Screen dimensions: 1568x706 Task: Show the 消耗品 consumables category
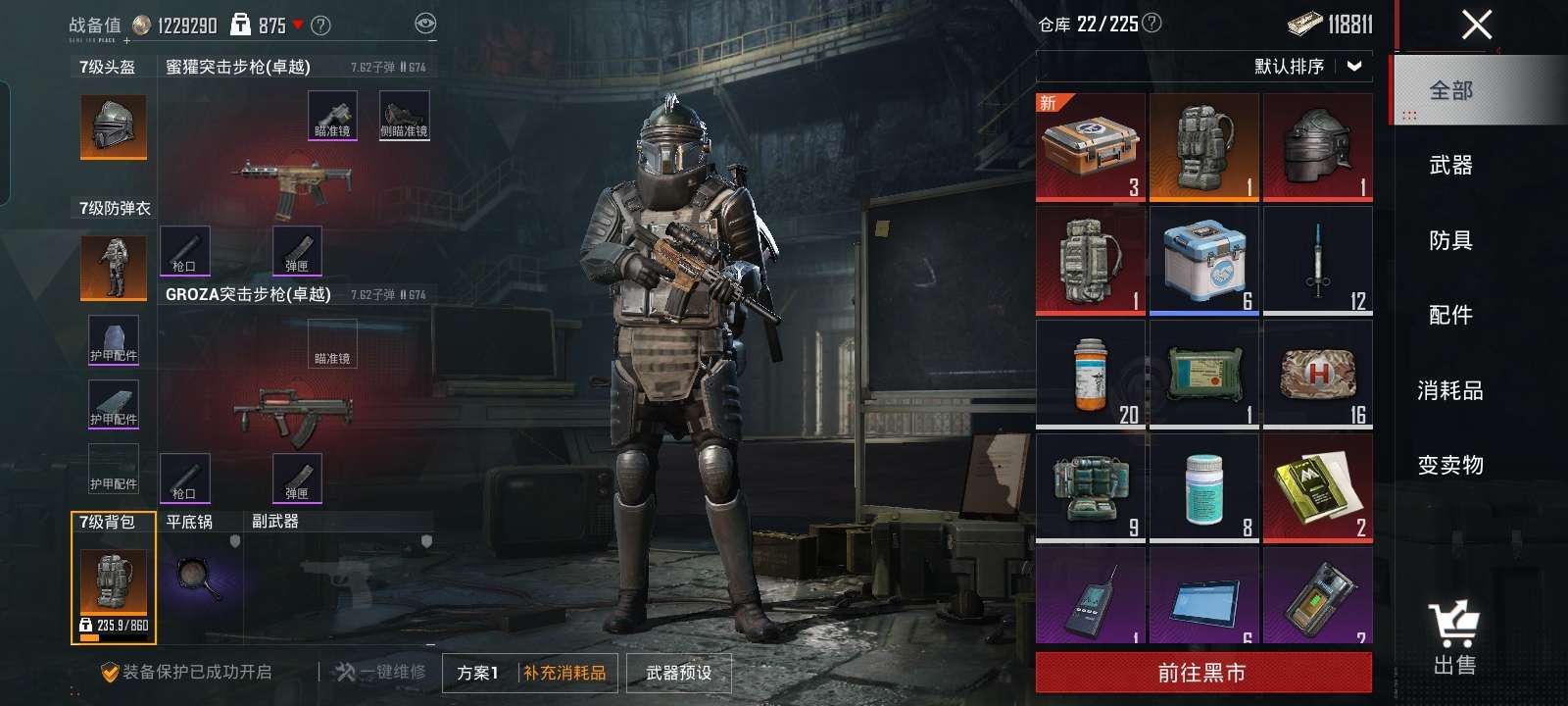[x=1450, y=390]
